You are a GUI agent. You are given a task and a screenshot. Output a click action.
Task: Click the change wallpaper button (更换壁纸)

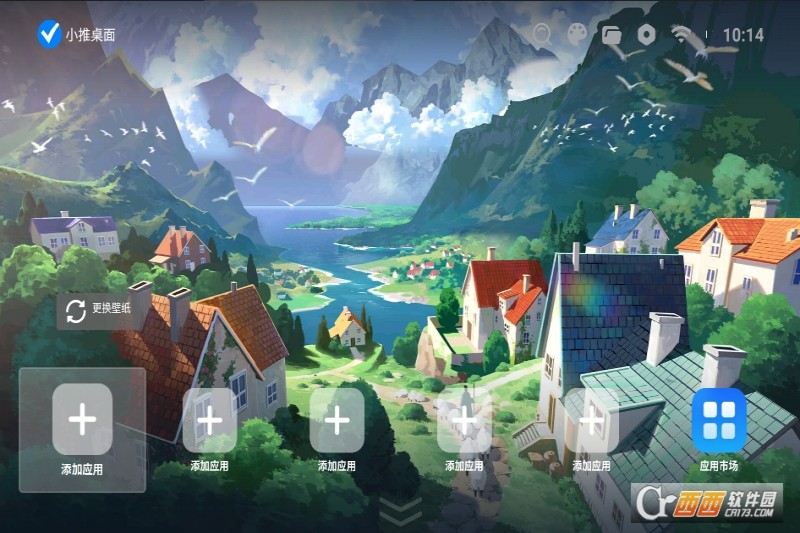pyautogui.click(x=99, y=310)
